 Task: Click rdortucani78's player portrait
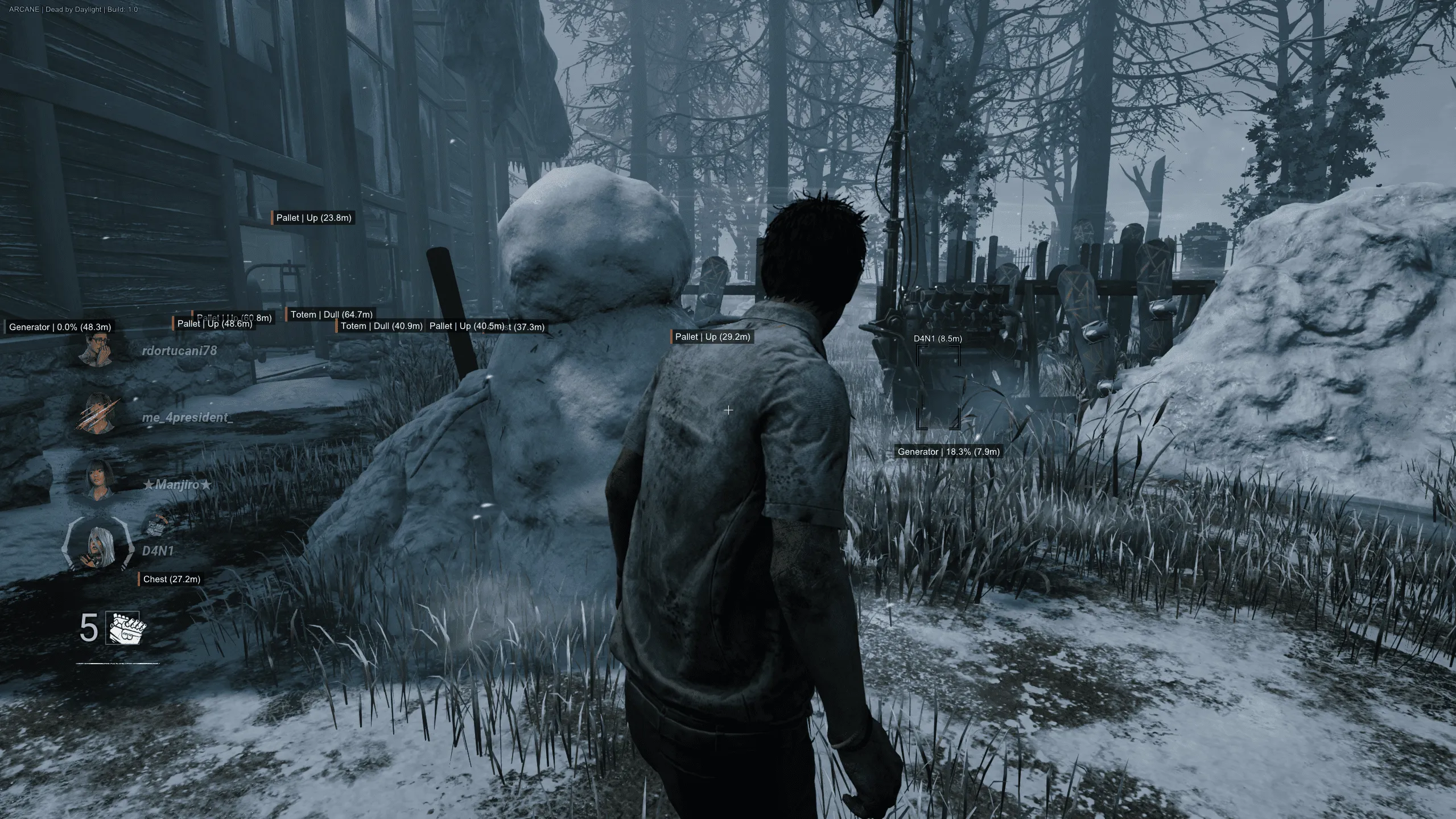pyautogui.click(x=97, y=349)
